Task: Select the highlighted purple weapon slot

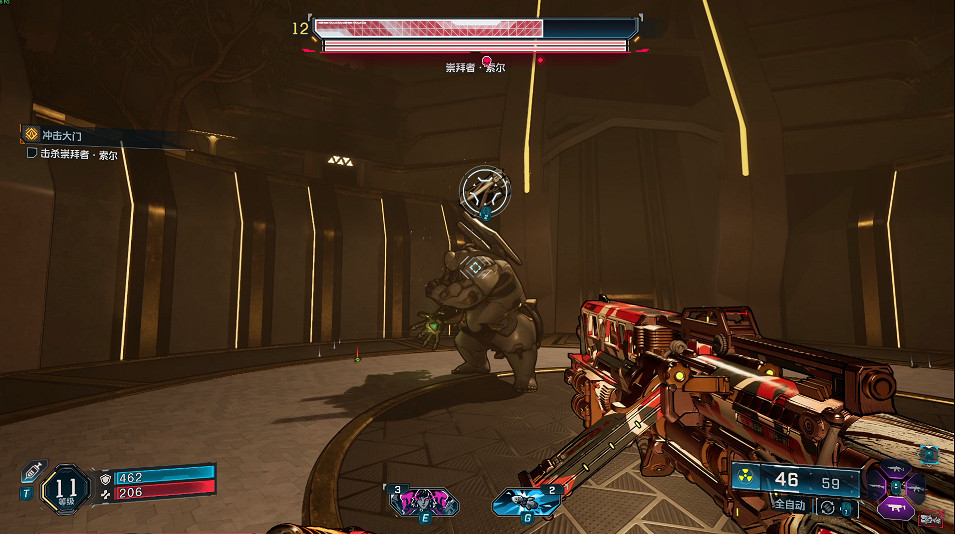Action: tap(895, 509)
